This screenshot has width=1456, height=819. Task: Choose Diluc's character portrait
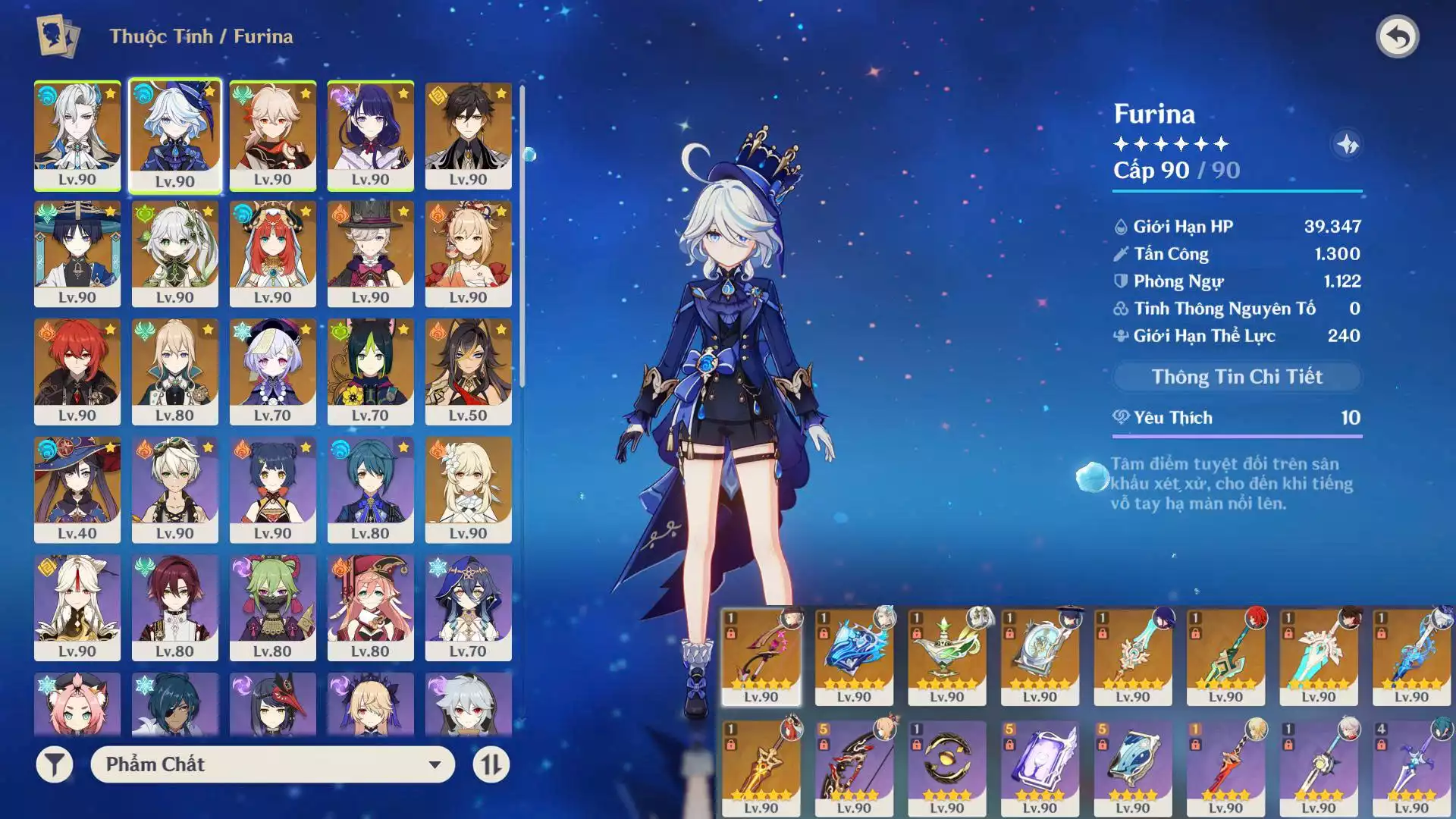tap(77, 372)
